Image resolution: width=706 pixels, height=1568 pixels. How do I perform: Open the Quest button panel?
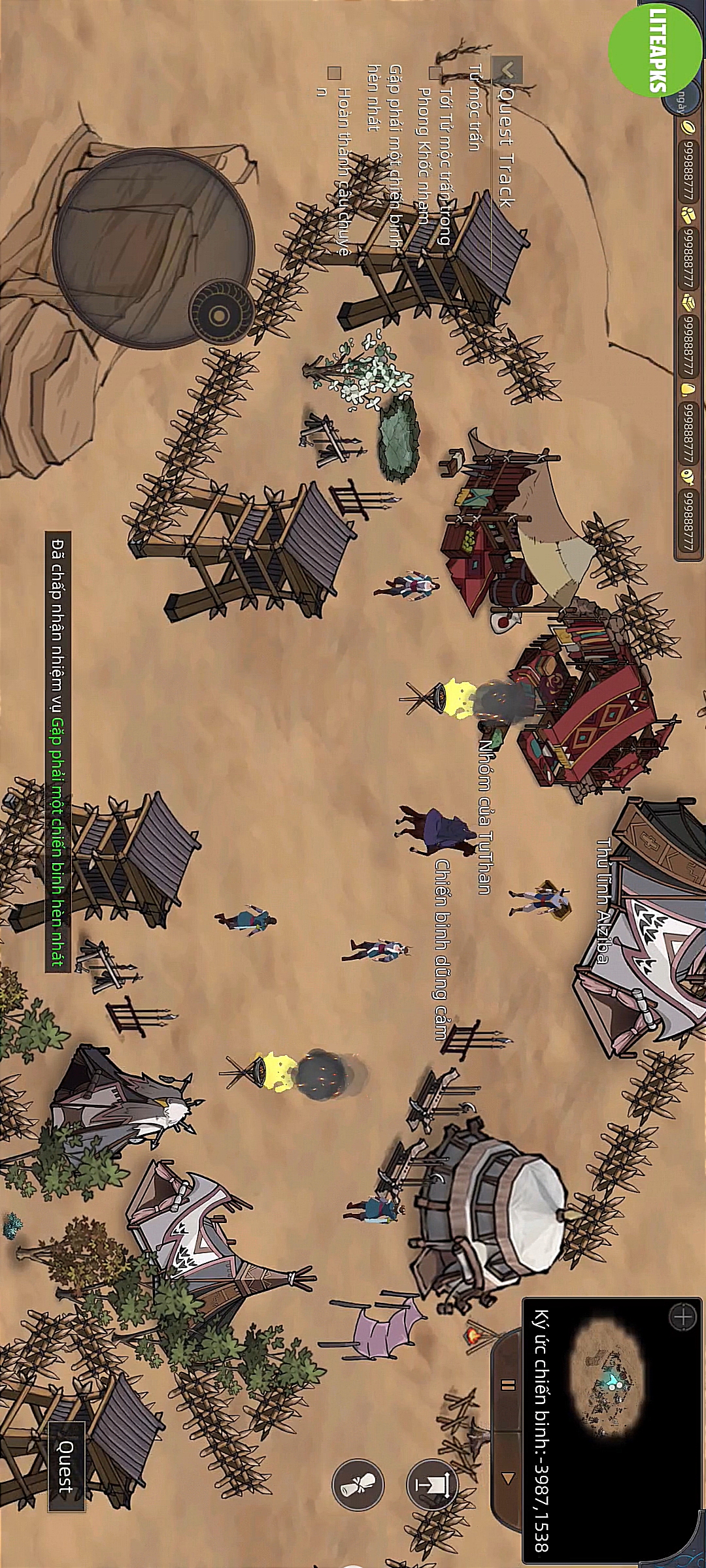pyautogui.click(x=67, y=1466)
